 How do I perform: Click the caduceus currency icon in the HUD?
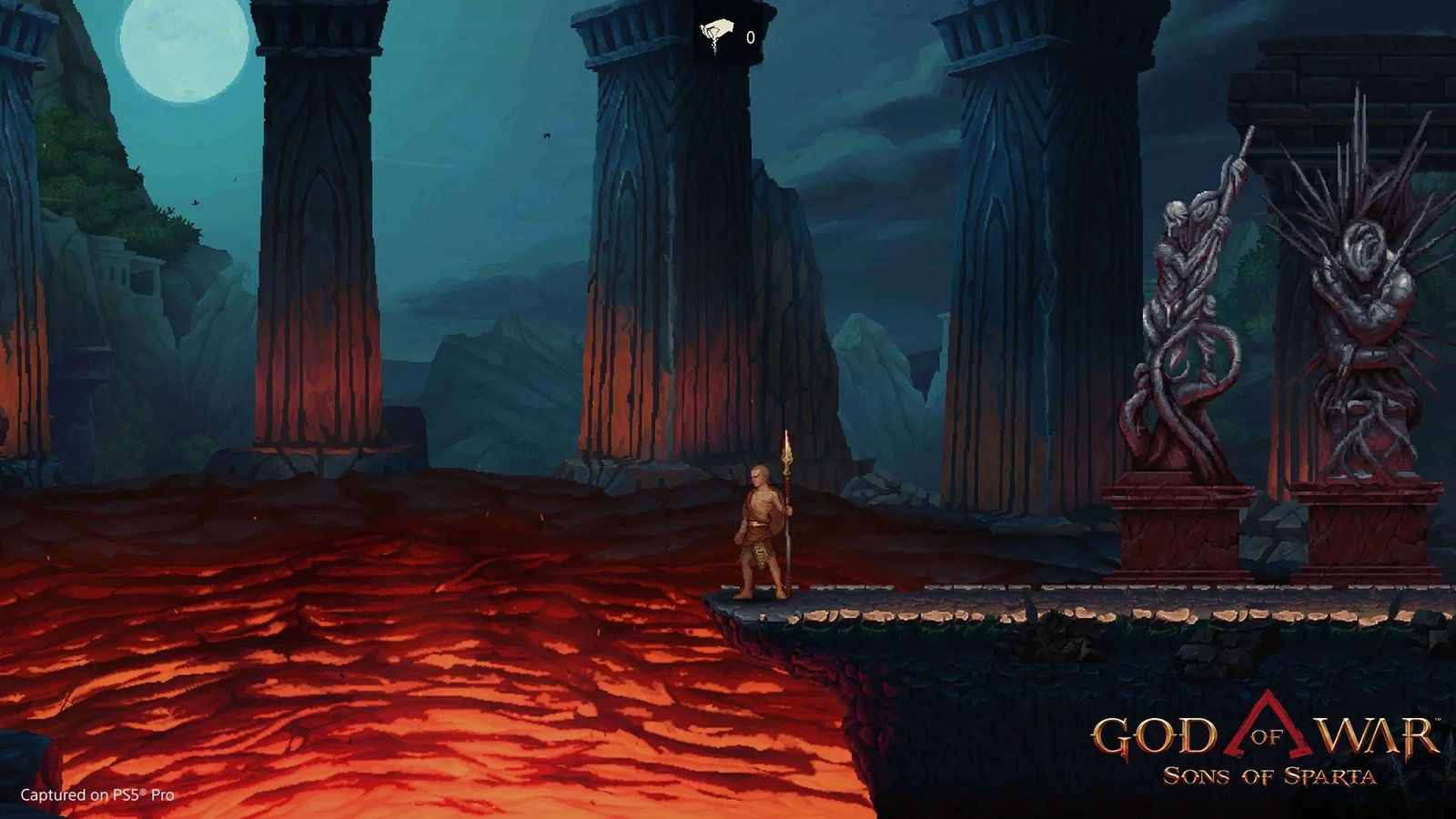(x=717, y=29)
